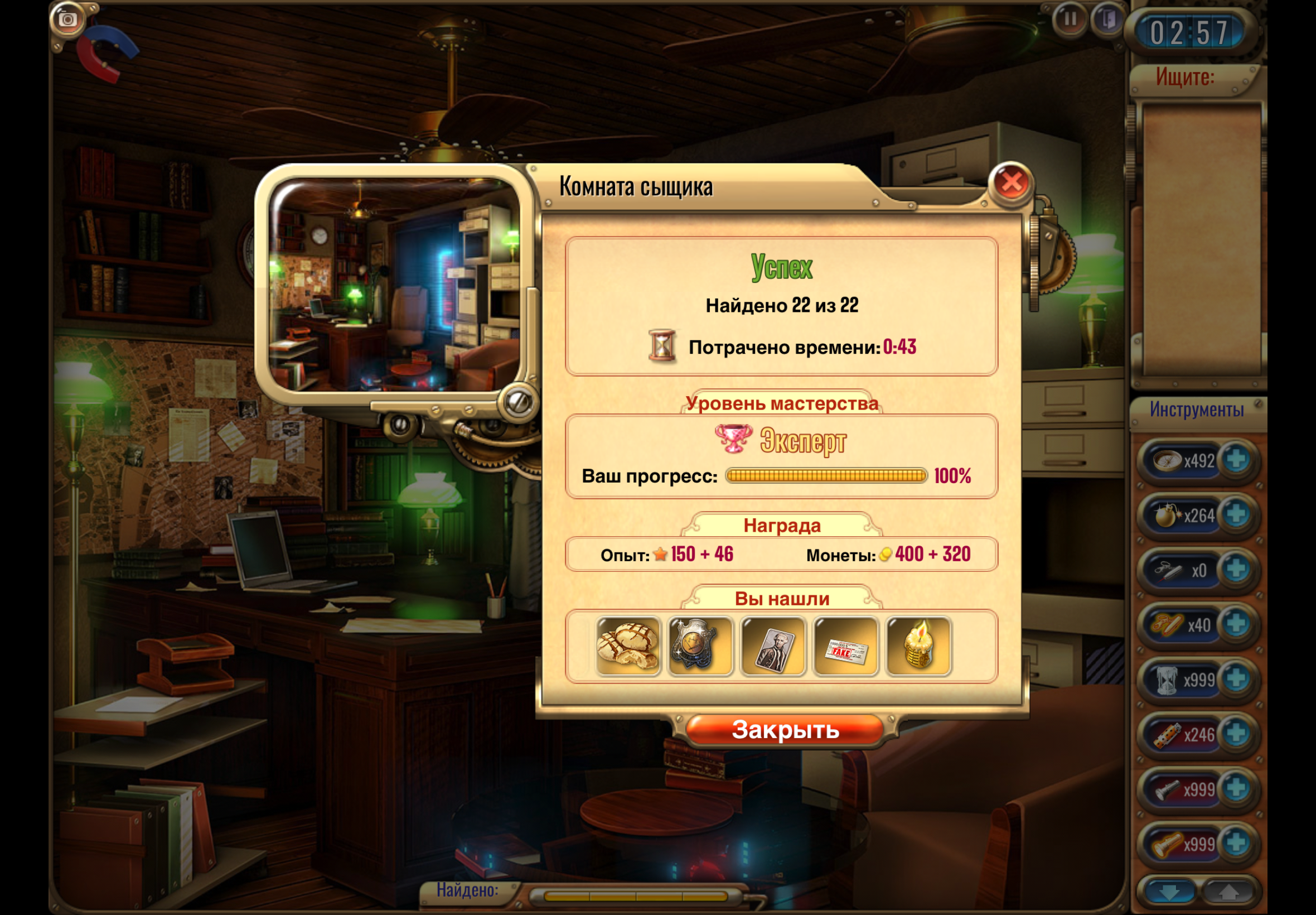The width and height of the screenshot is (1316, 915).
Task: Click the red Закрыть button
Action: [x=785, y=729]
